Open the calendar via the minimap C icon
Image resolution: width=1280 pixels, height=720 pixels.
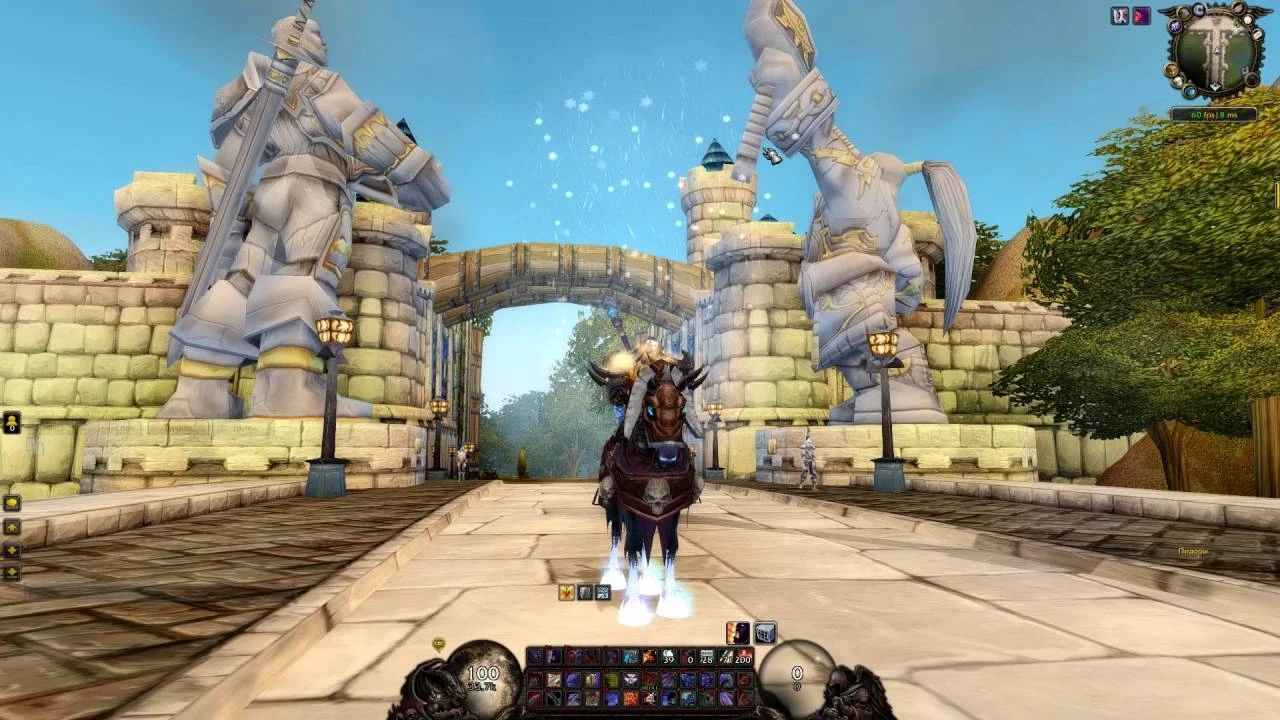point(1200,10)
